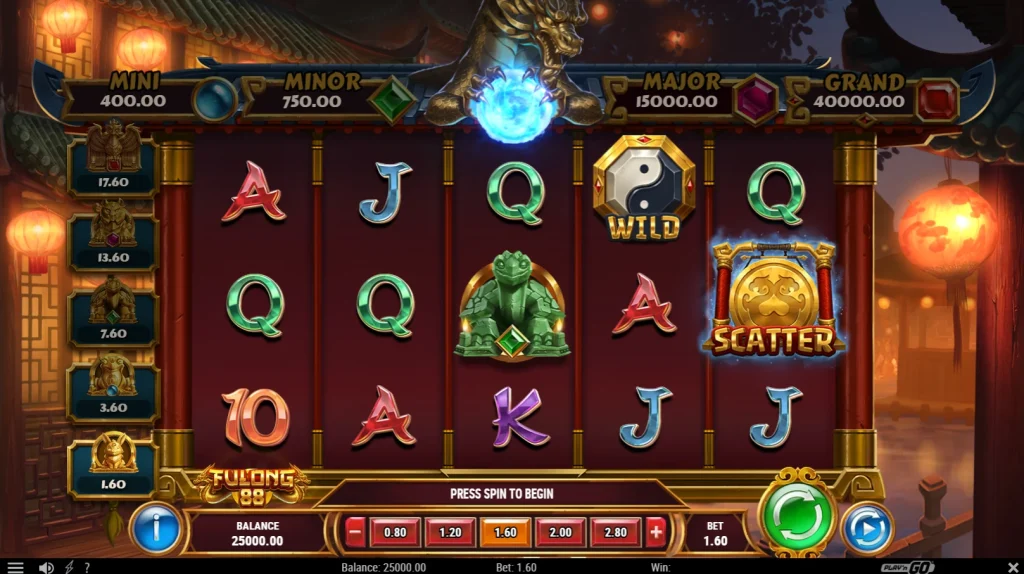Increase the bet with the plus button
The width and height of the screenshot is (1024, 574).
[655, 533]
